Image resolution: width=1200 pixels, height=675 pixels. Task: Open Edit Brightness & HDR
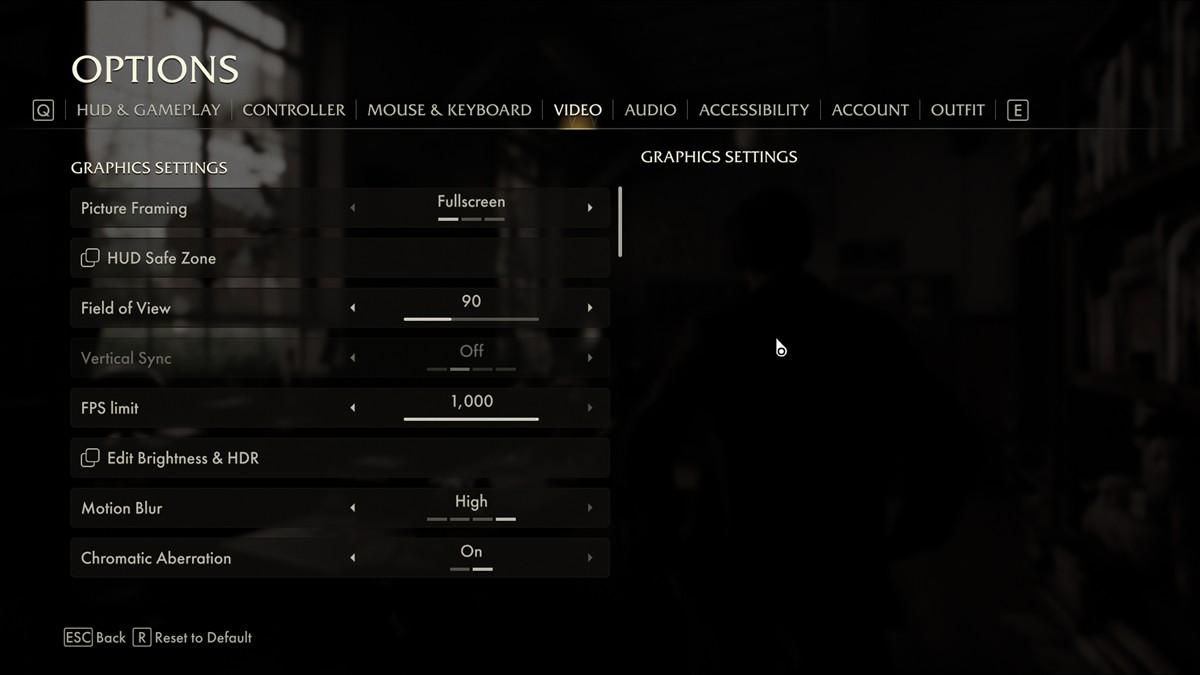point(182,458)
